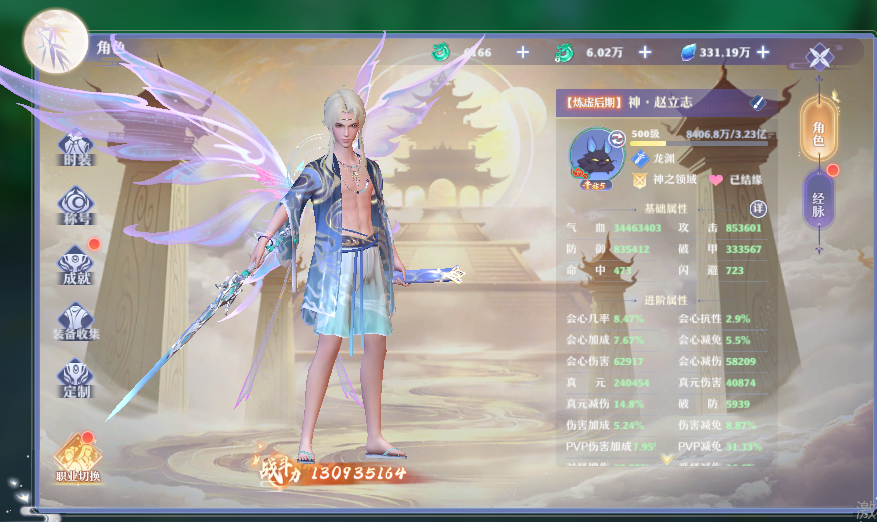Open detailed attributes with the 详 button
The width and height of the screenshot is (877, 522).
point(758,208)
